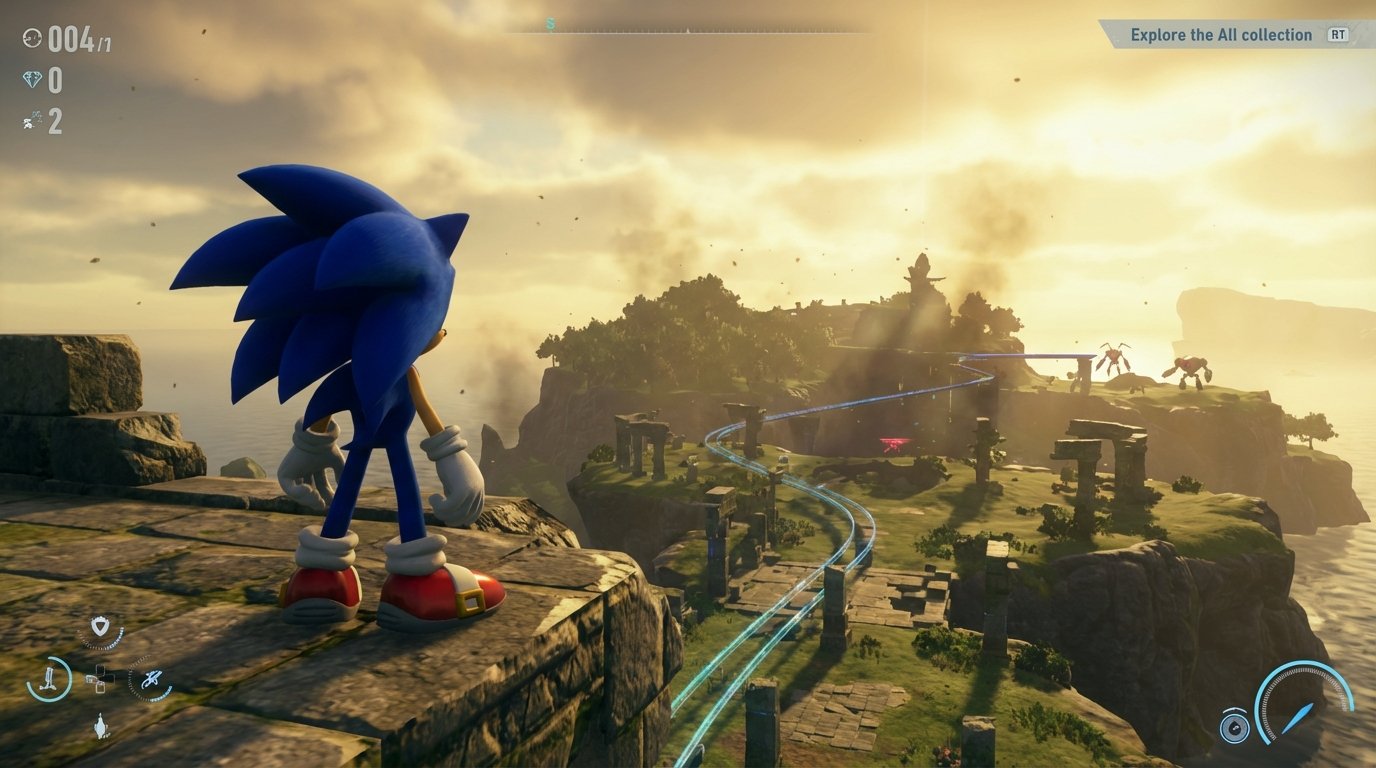The width and height of the screenshot is (1376, 768).
Task: Click the ring counter icon
Action: click(32, 38)
